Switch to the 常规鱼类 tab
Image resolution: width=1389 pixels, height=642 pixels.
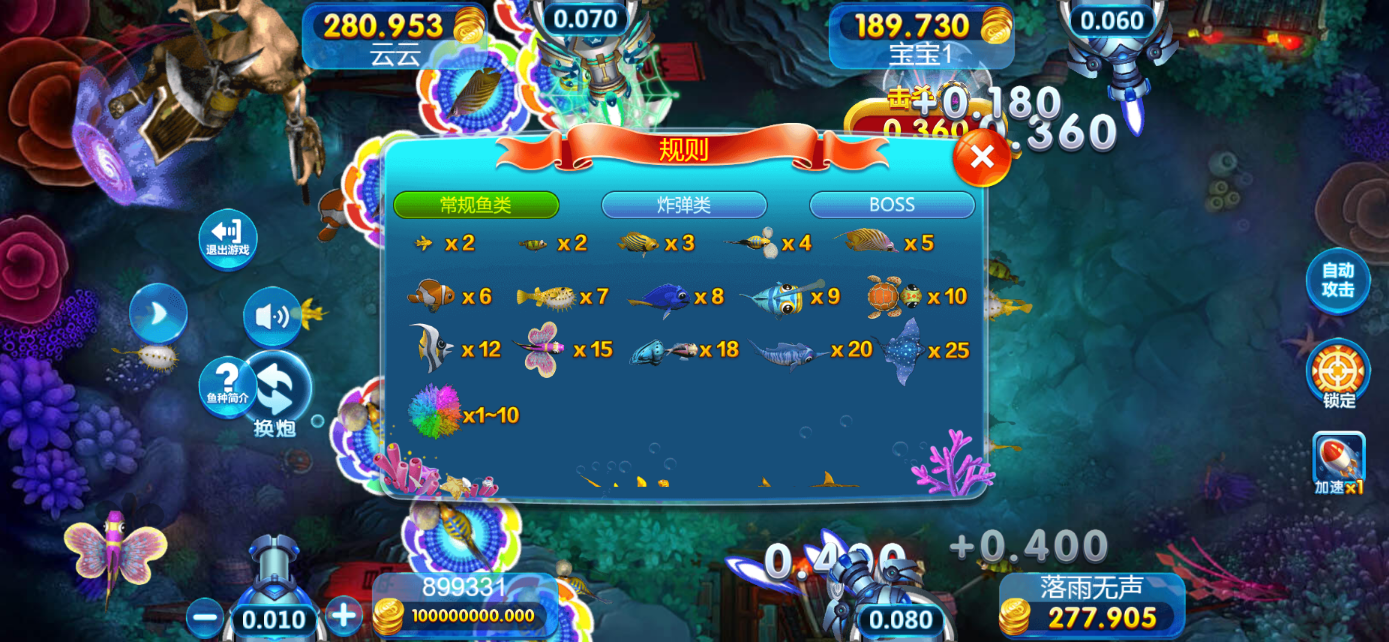point(476,205)
